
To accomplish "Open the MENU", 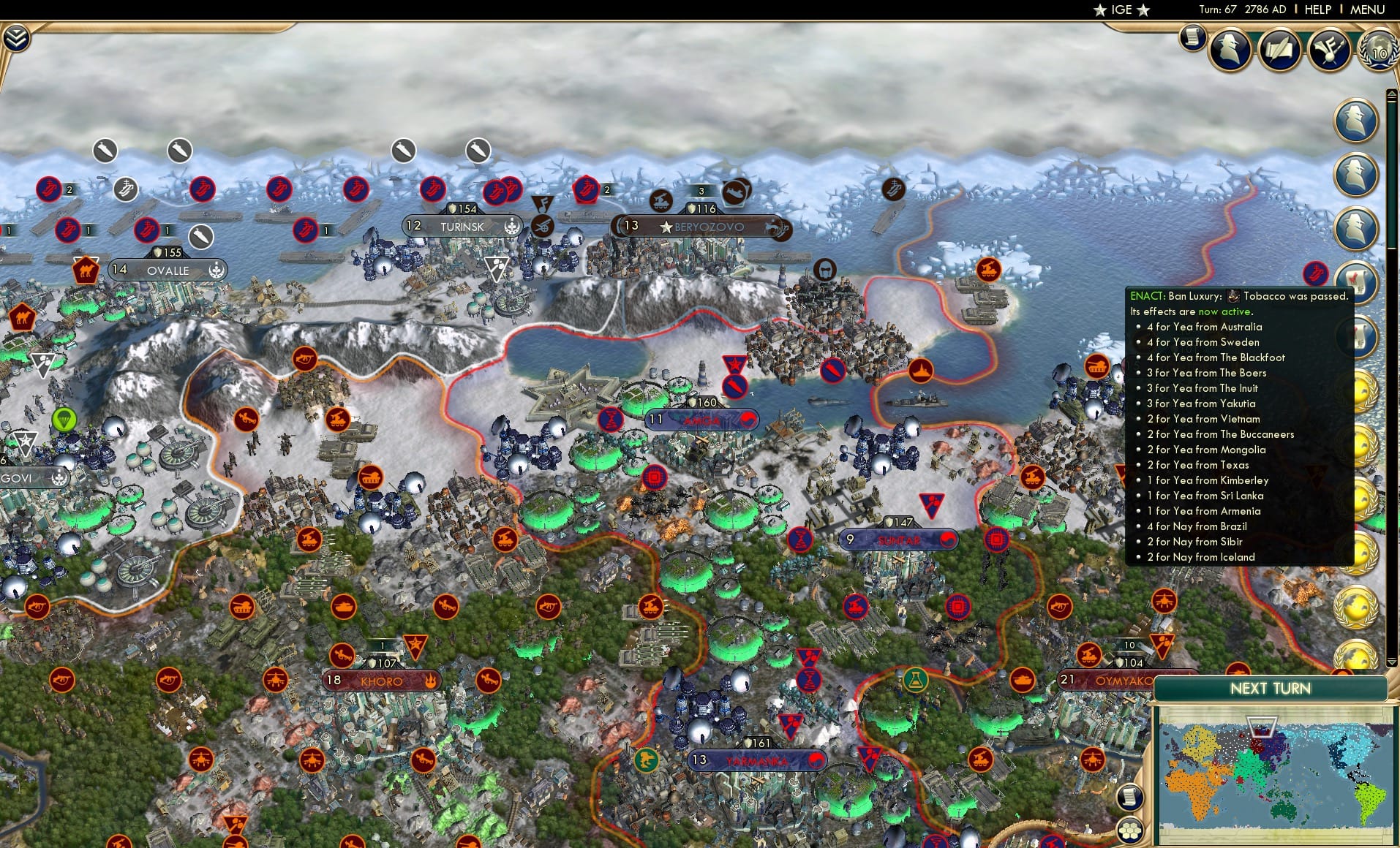I will coord(1369,10).
